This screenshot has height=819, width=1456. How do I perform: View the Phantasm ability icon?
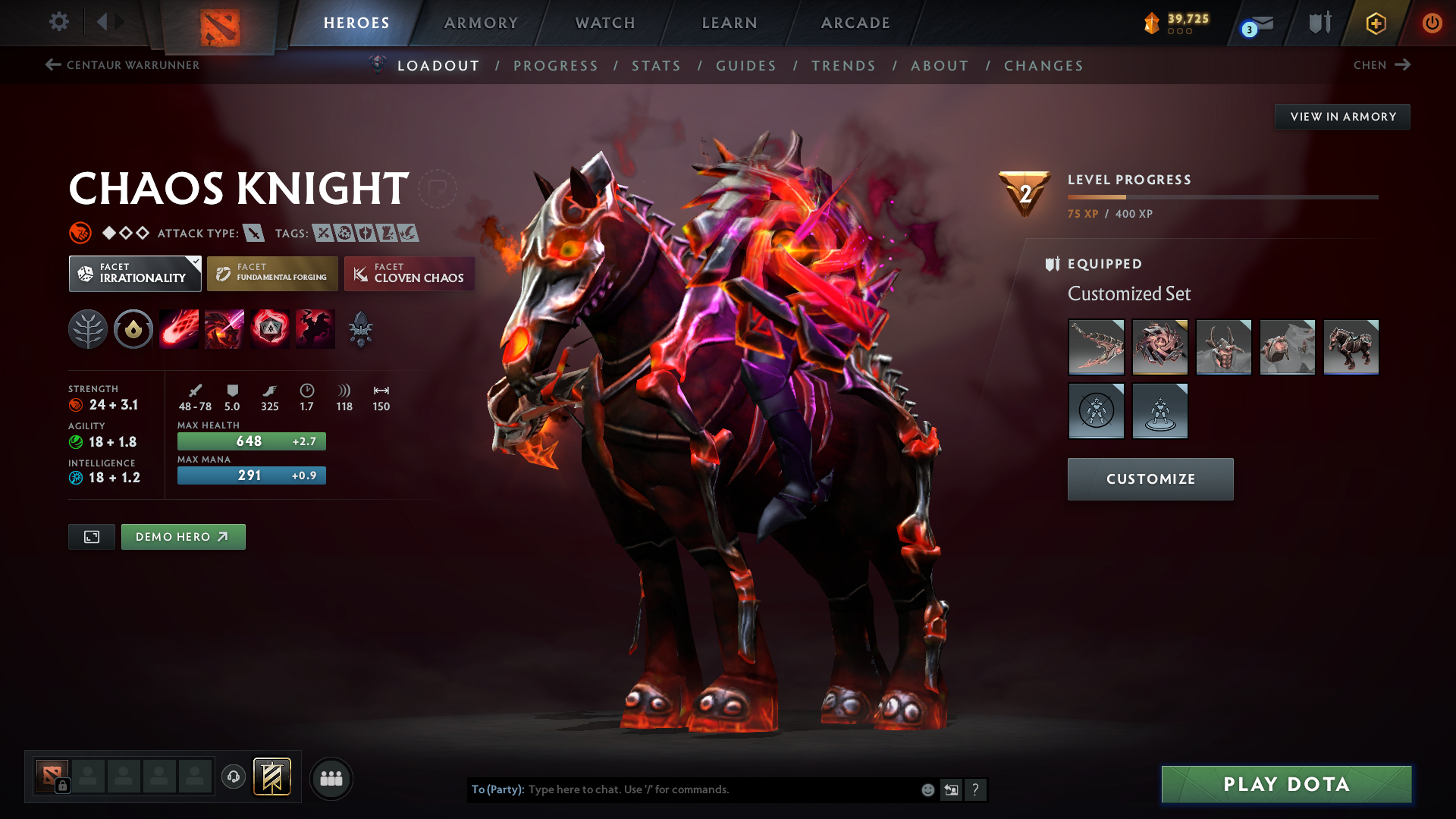315,328
